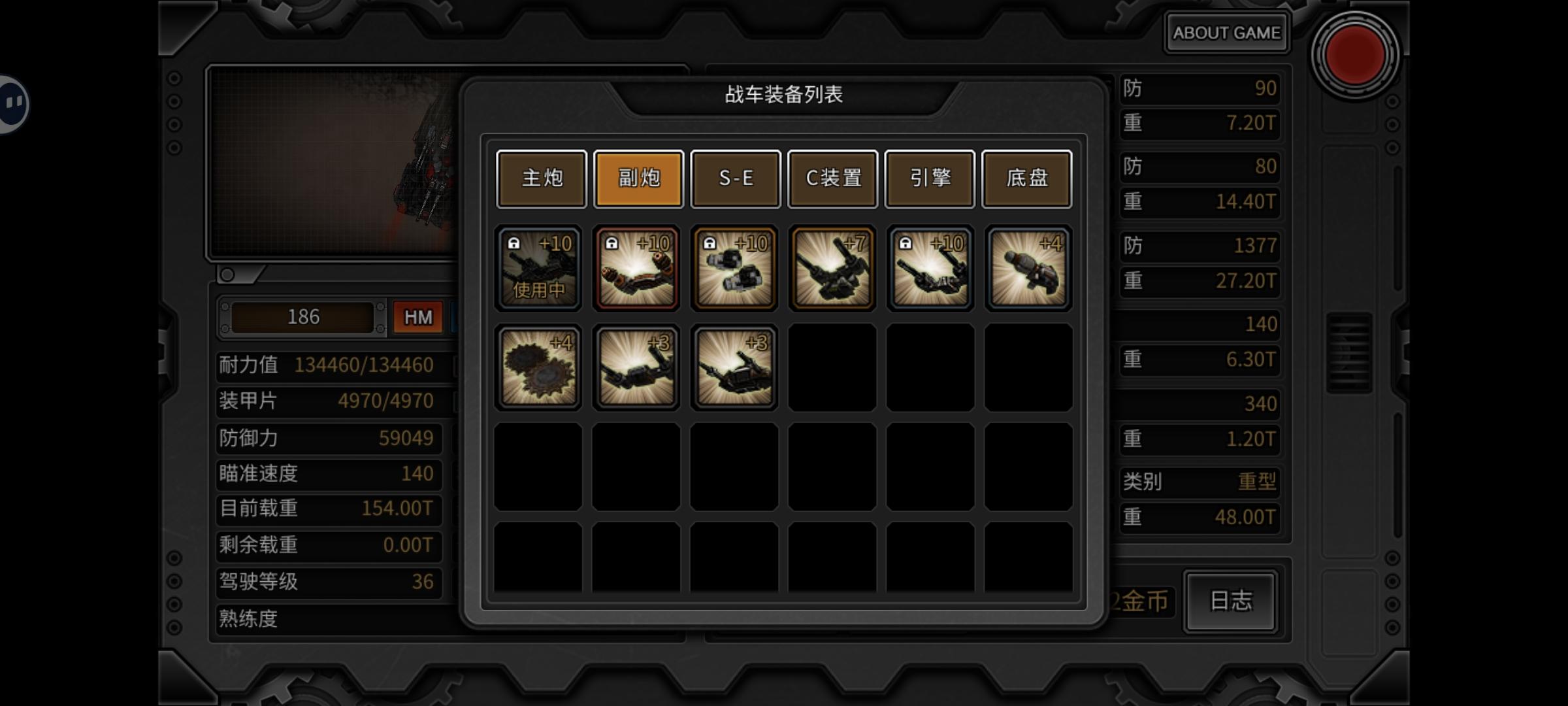The width and height of the screenshot is (1568, 706).
Task: Switch to the 主炮 tab
Action: click(x=541, y=178)
